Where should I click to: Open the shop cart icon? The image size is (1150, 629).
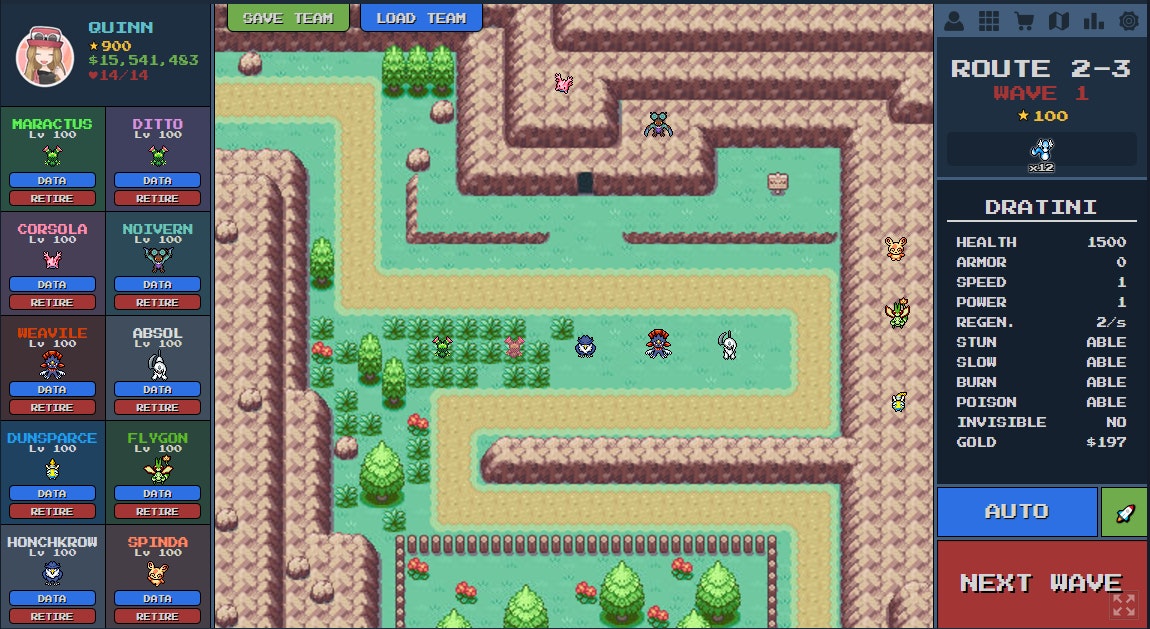[x=1023, y=20]
